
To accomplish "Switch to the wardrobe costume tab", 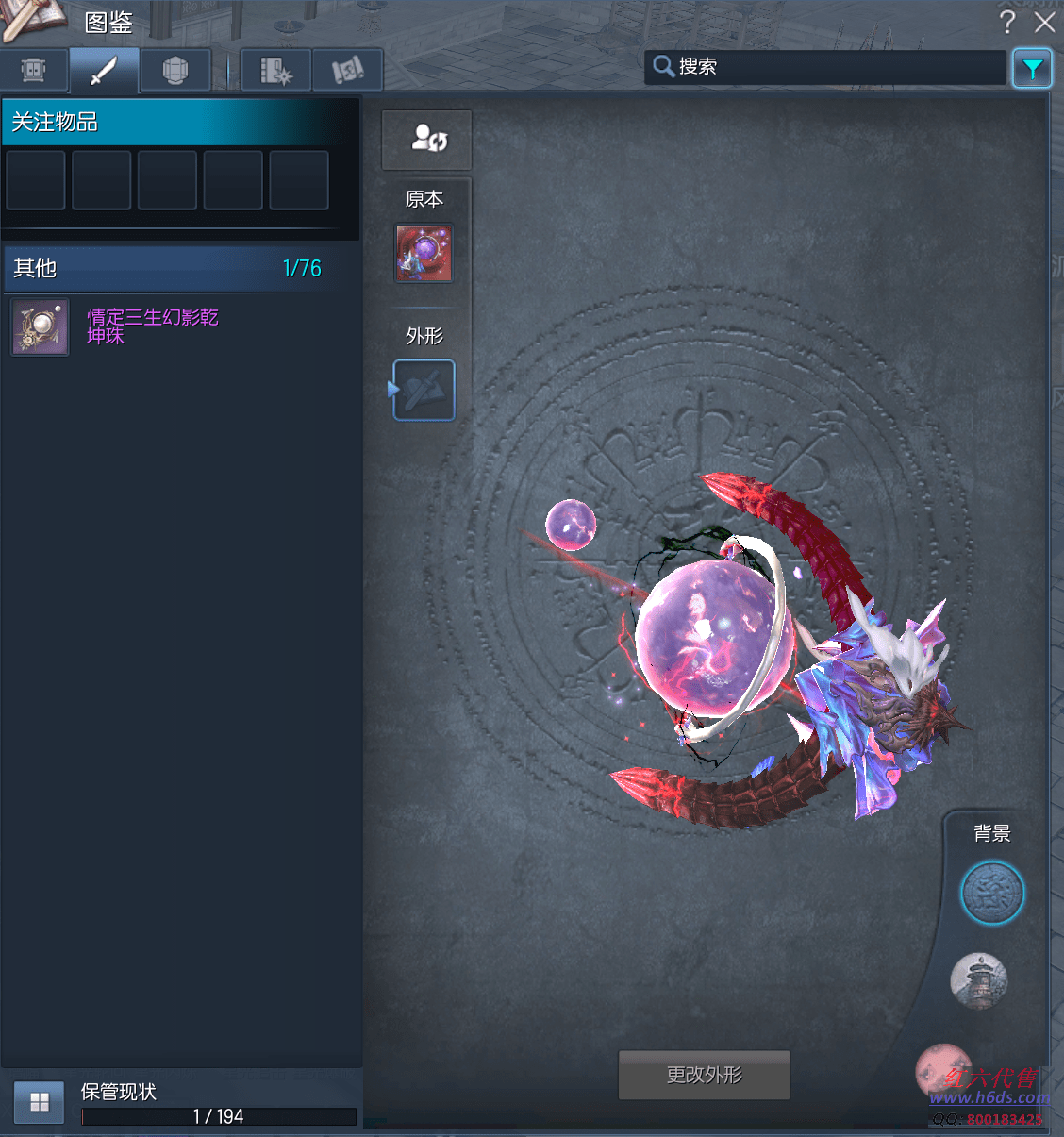I will point(34,71).
